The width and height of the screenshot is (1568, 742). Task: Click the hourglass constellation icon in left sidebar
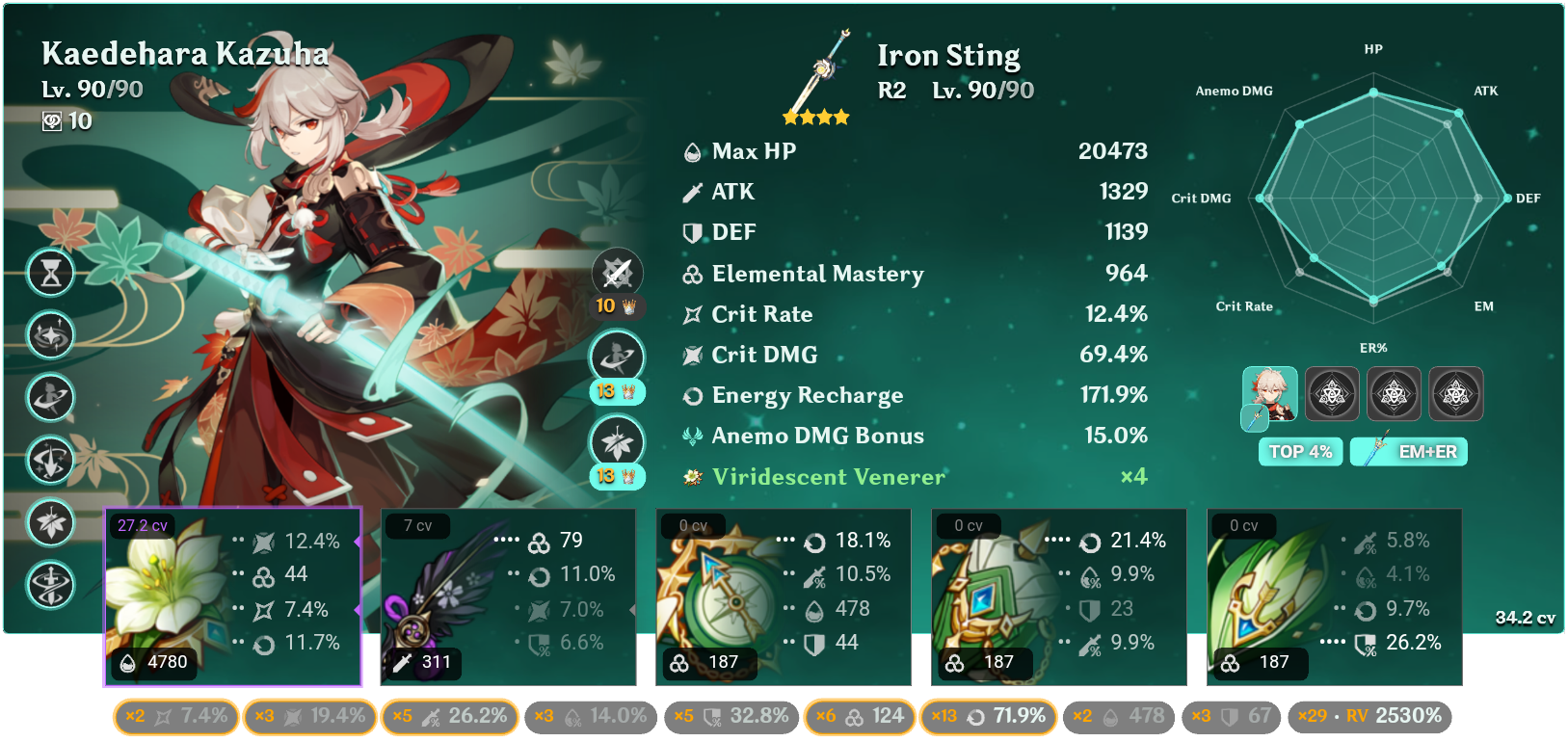pyautogui.click(x=50, y=273)
